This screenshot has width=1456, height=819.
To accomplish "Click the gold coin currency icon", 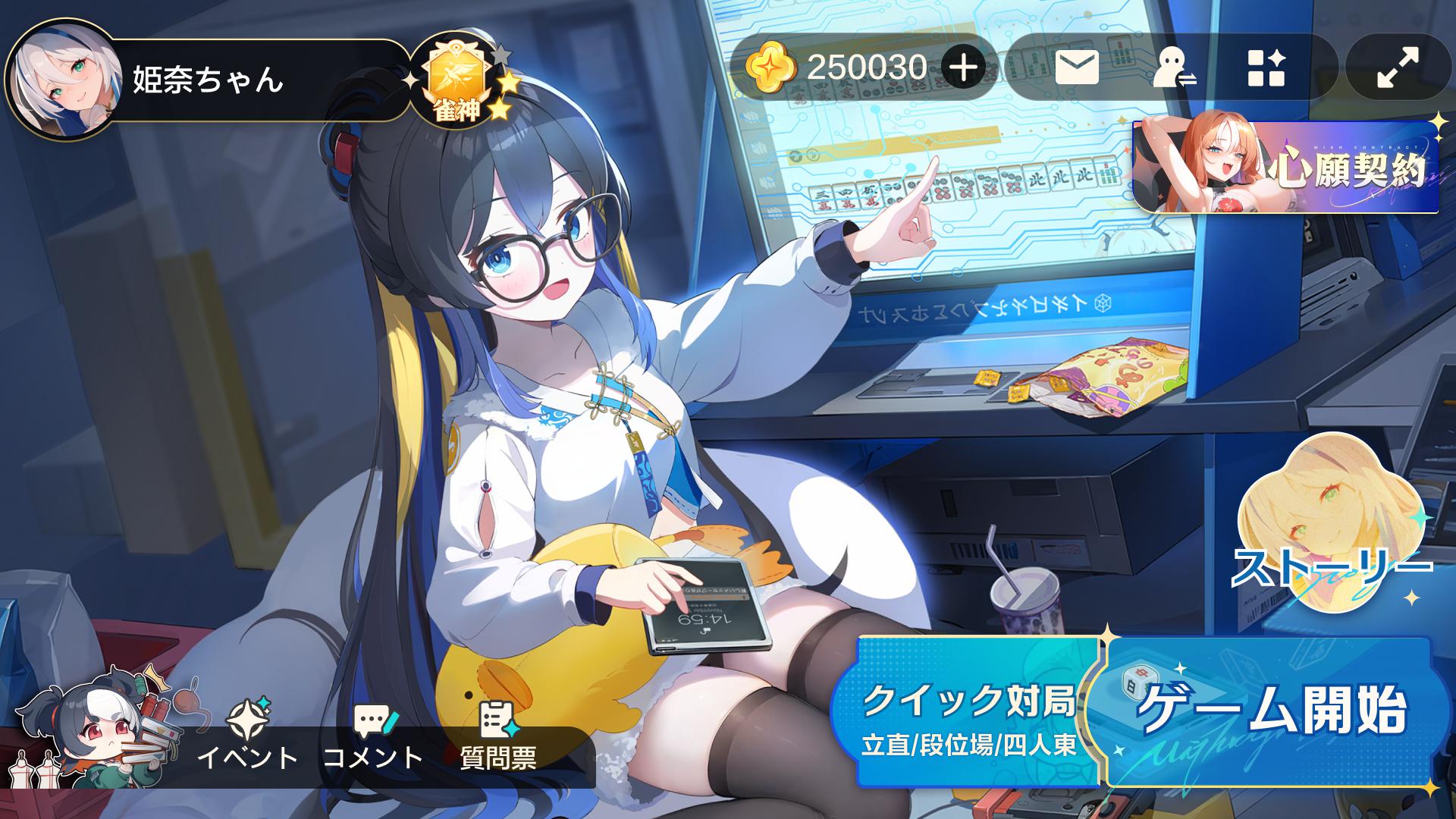I will (x=772, y=67).
